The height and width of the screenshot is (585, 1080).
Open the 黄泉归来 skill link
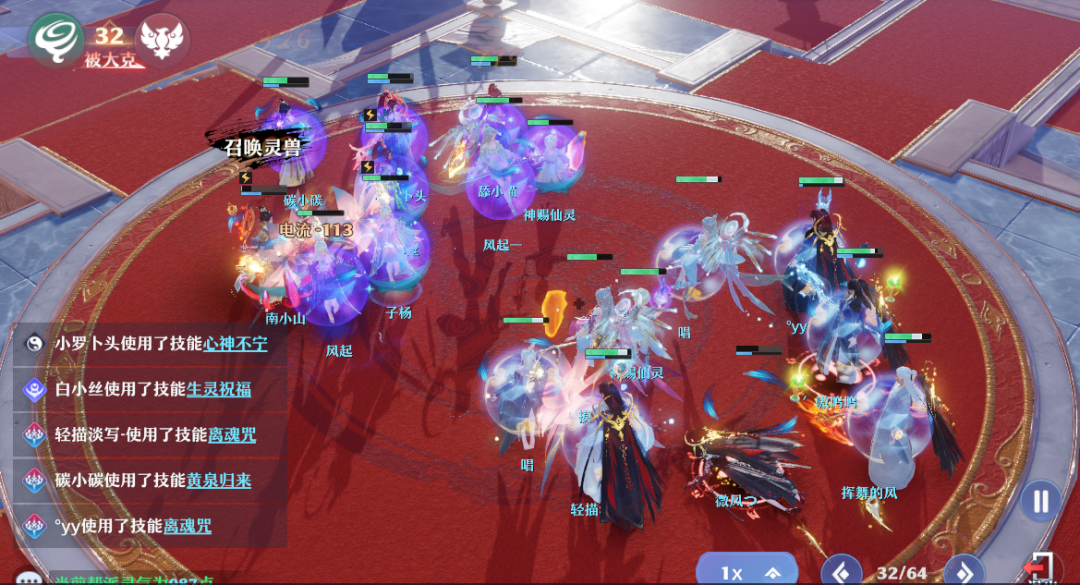click(x=219, y=480)
